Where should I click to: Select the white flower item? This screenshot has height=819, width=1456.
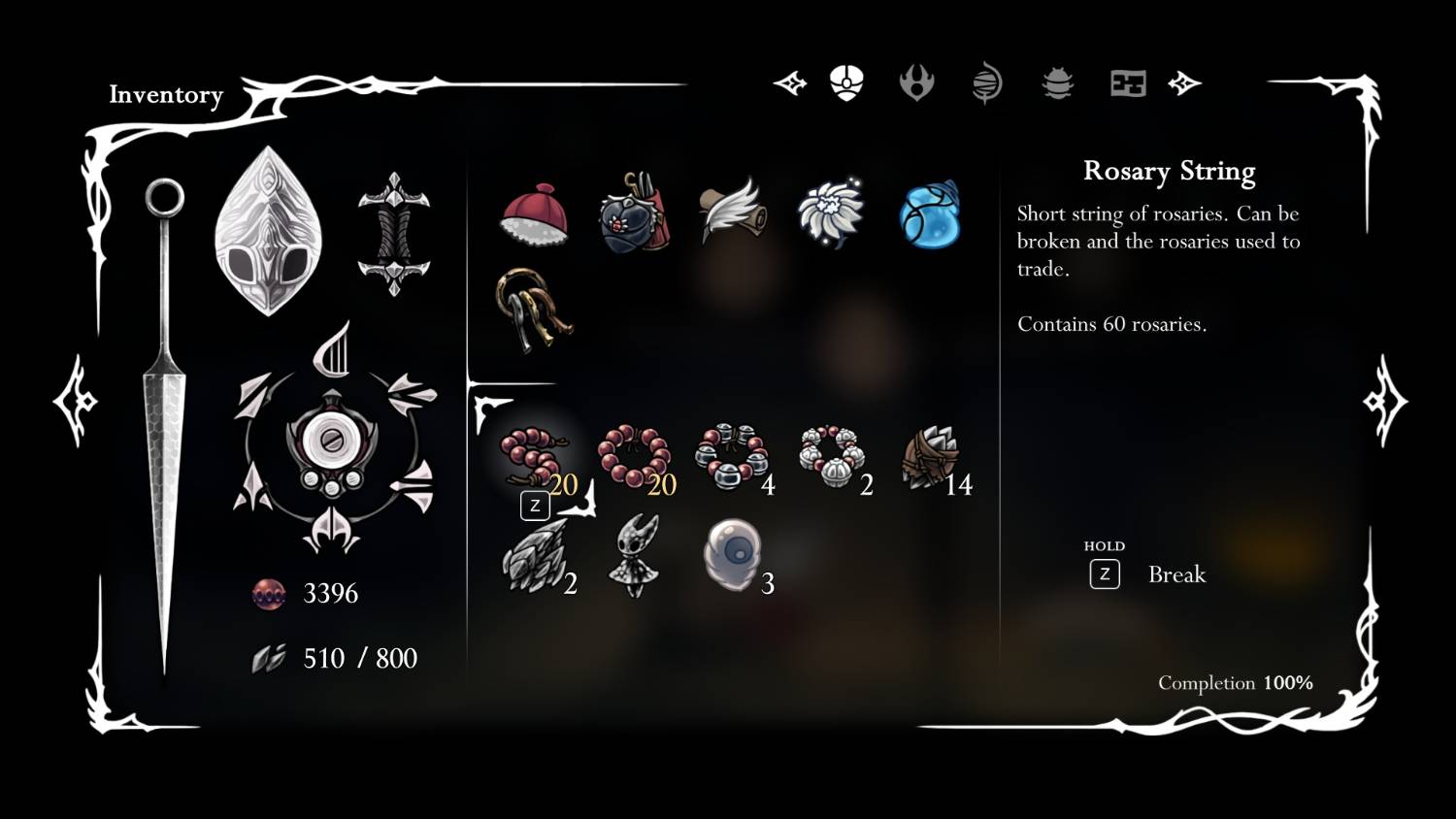pyautogui.click(x=831, y=213)
